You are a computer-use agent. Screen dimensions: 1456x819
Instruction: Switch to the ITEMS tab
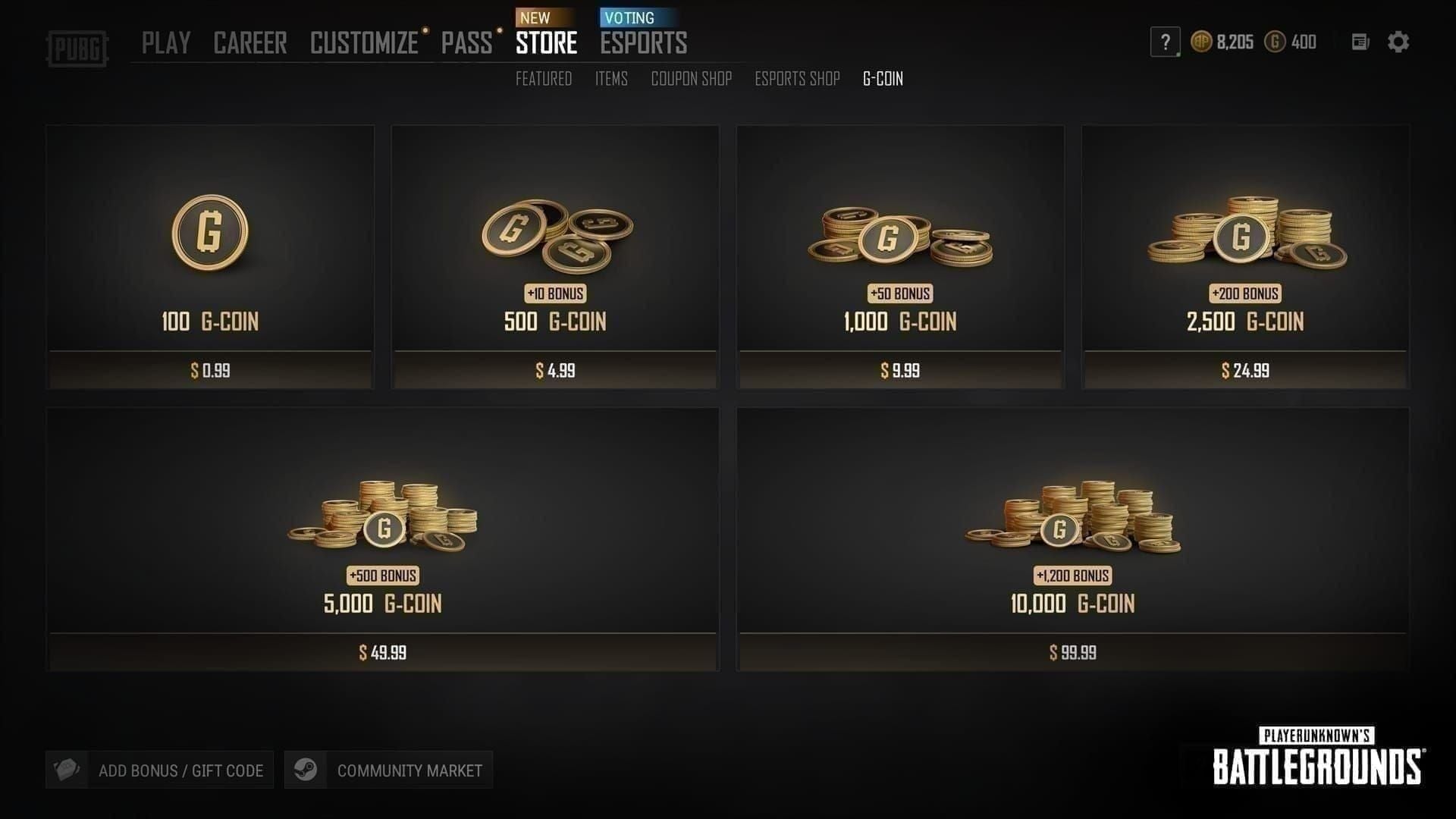click(611, 79)
